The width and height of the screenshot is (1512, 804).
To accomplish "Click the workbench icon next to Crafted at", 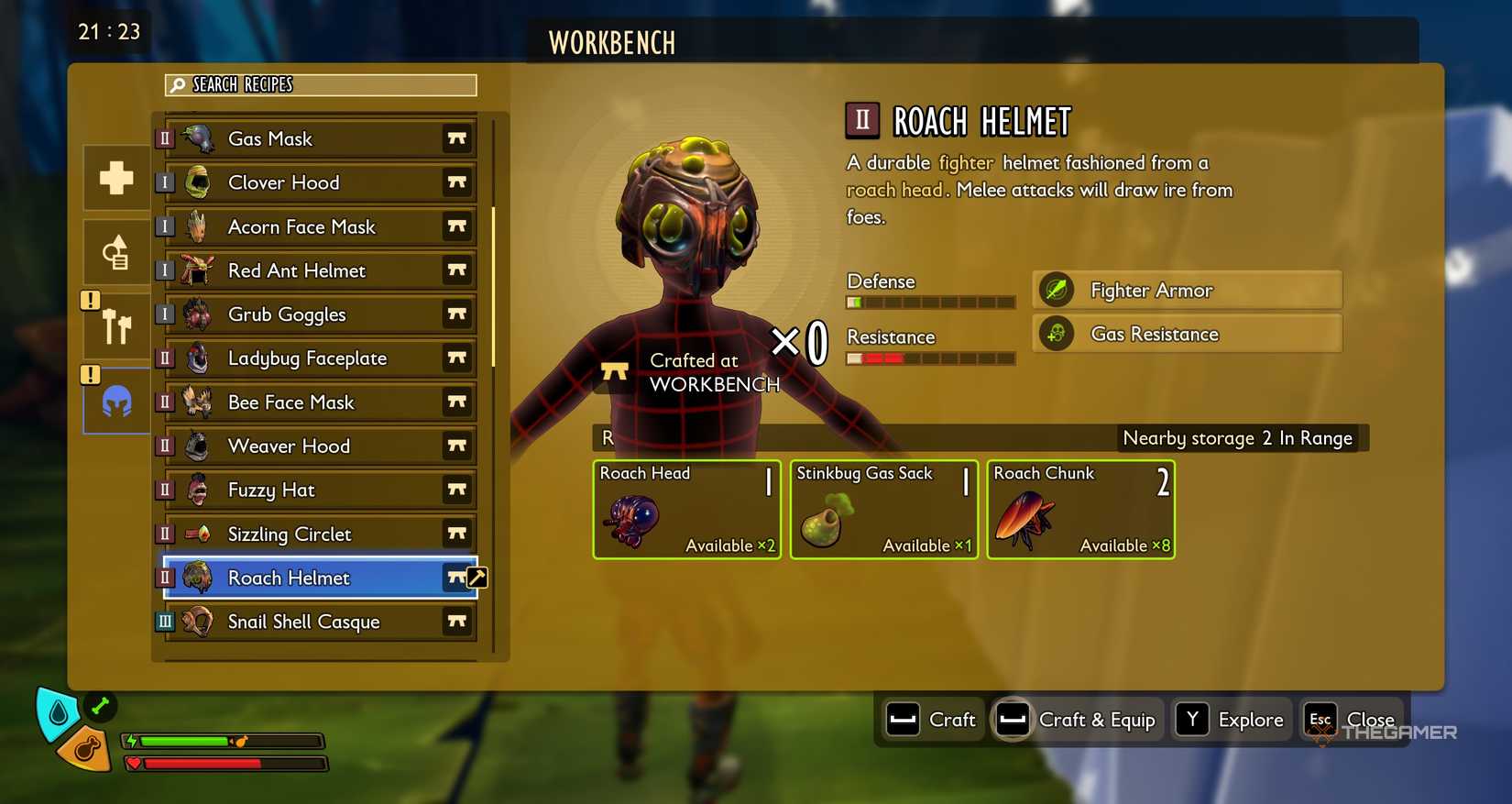I will pyautogui.click(x=614, y=370).
